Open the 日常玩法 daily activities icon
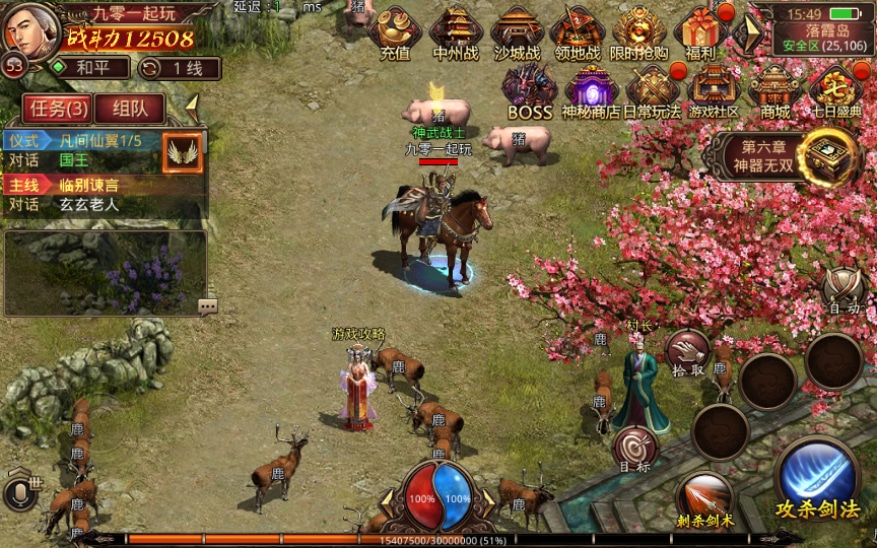The image size is (877, 548). pyautogui.click(x=652, y=92)
